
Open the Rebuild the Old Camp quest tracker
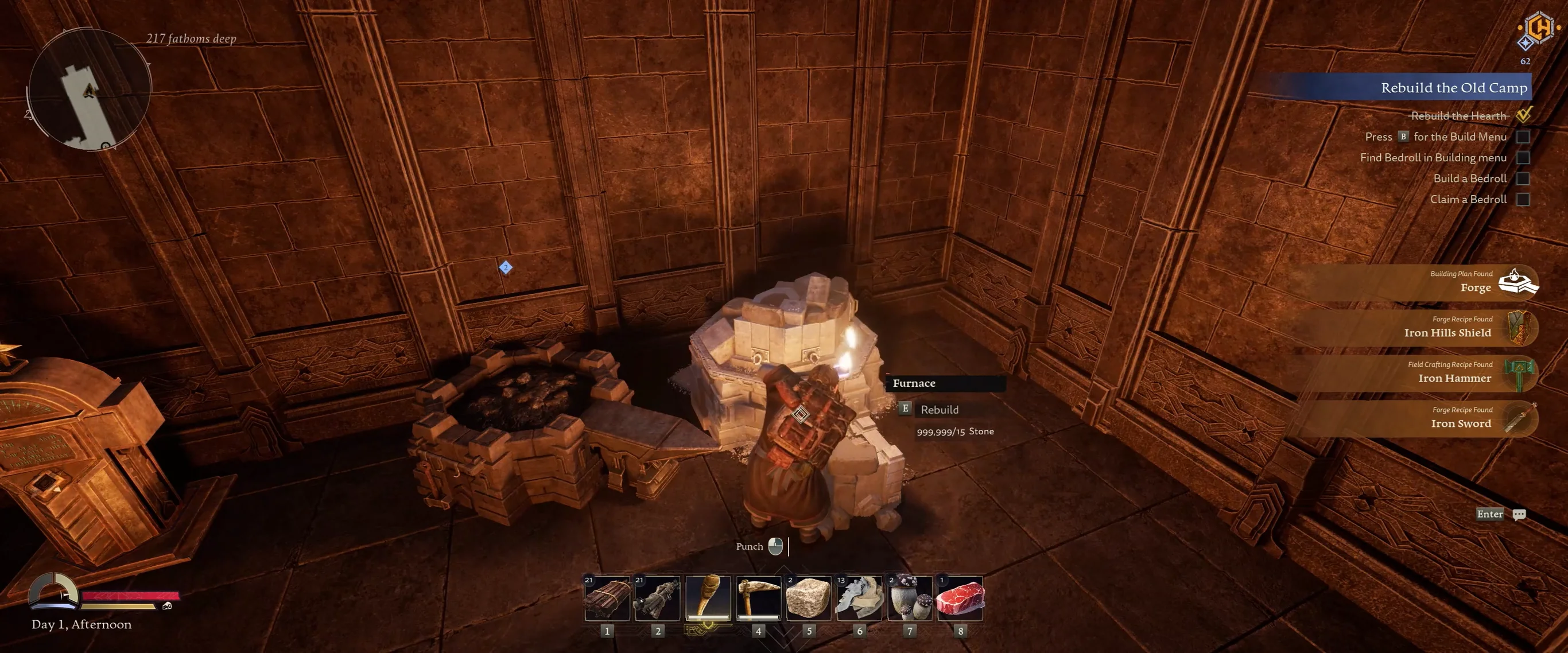pyautogui.click(x=1453, y=88)
